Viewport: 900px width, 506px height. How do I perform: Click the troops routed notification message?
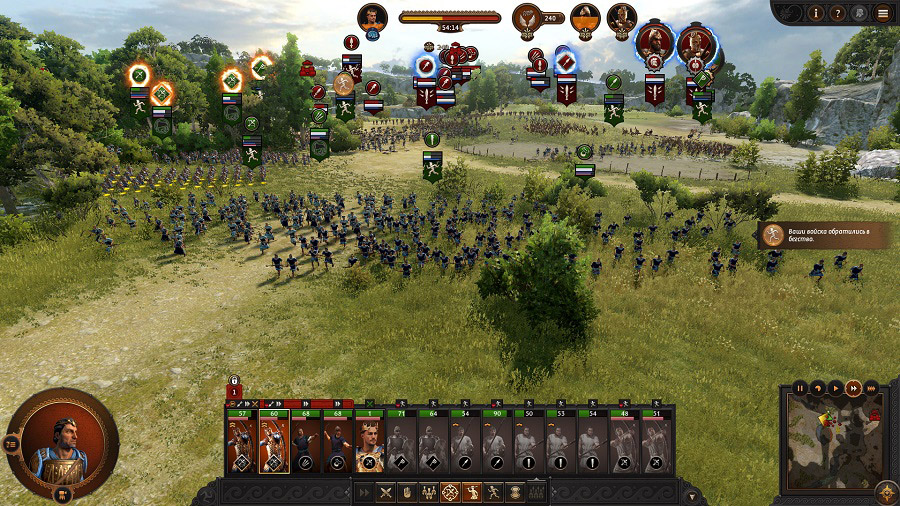pyautogui.click(x=824, y=235)
